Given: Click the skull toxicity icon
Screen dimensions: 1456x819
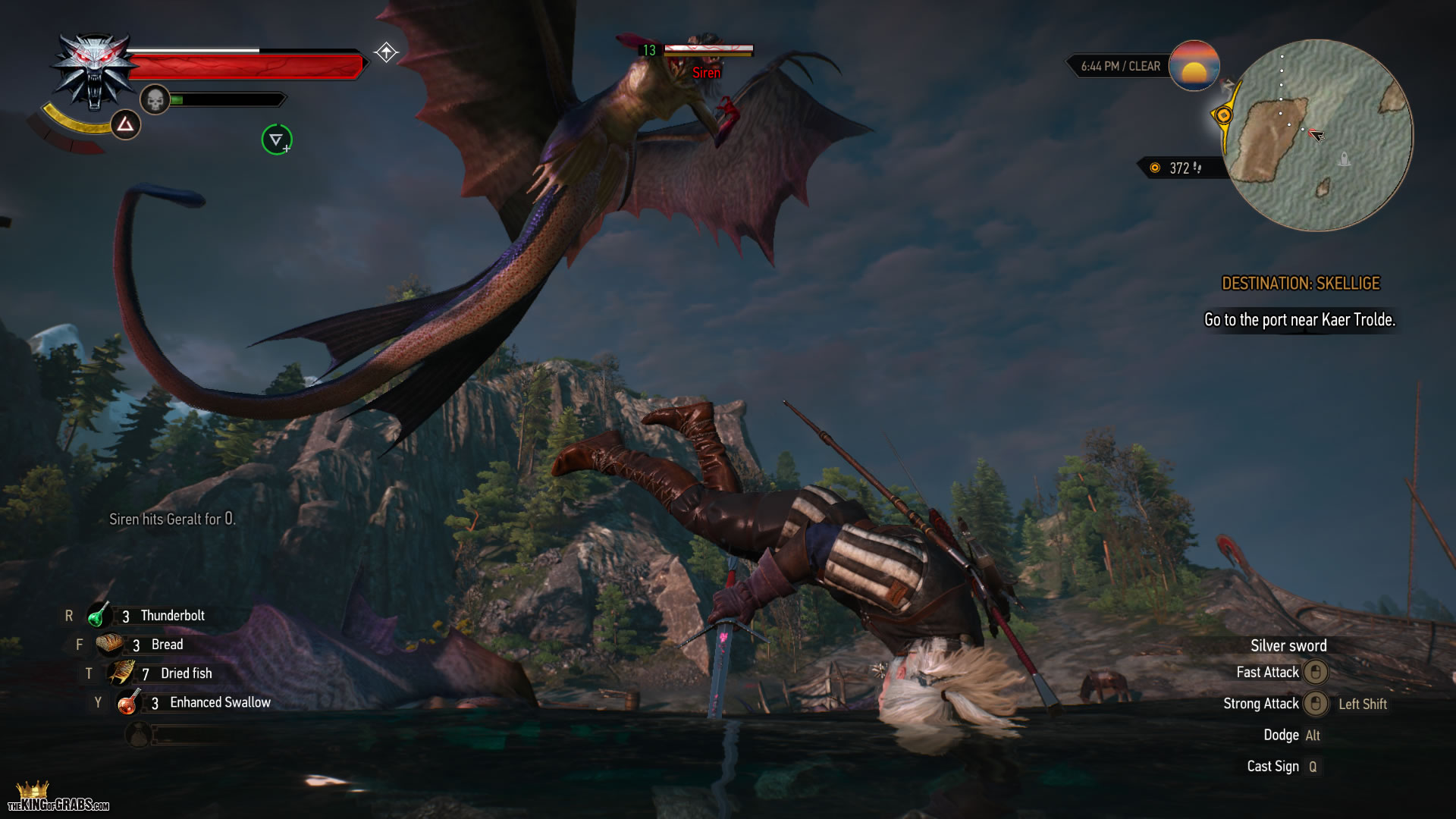Looking at the screenshot, I should (155, 99).
